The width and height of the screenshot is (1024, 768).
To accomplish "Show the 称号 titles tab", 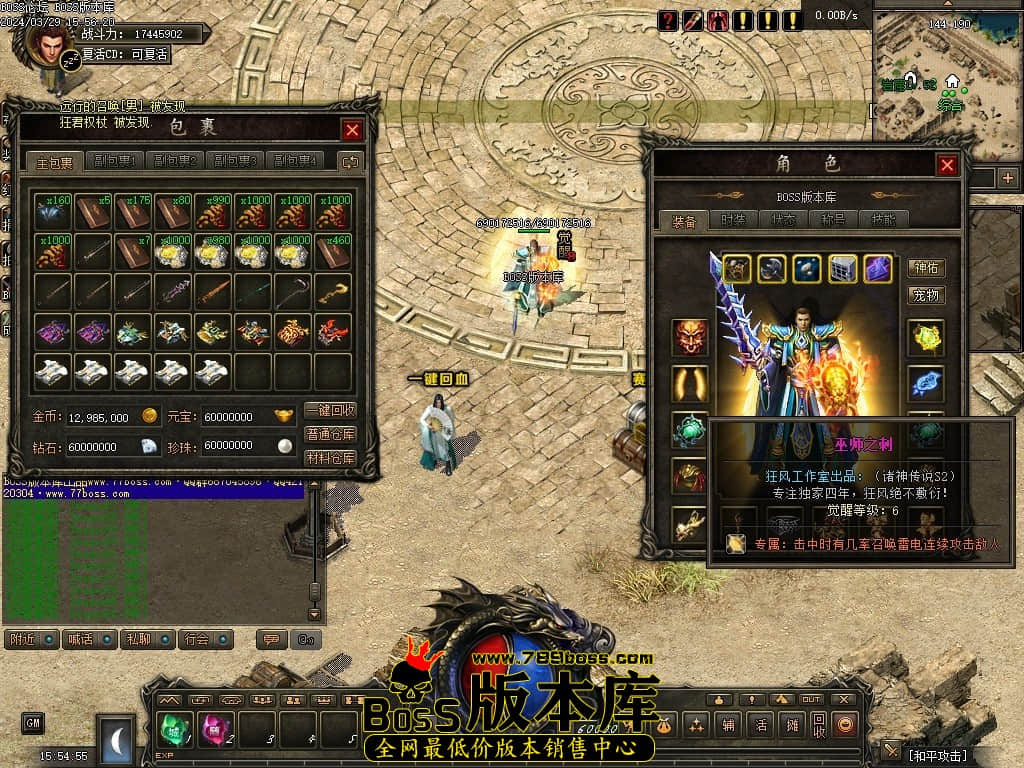I will pyautogui.click(x=834, y=221).
